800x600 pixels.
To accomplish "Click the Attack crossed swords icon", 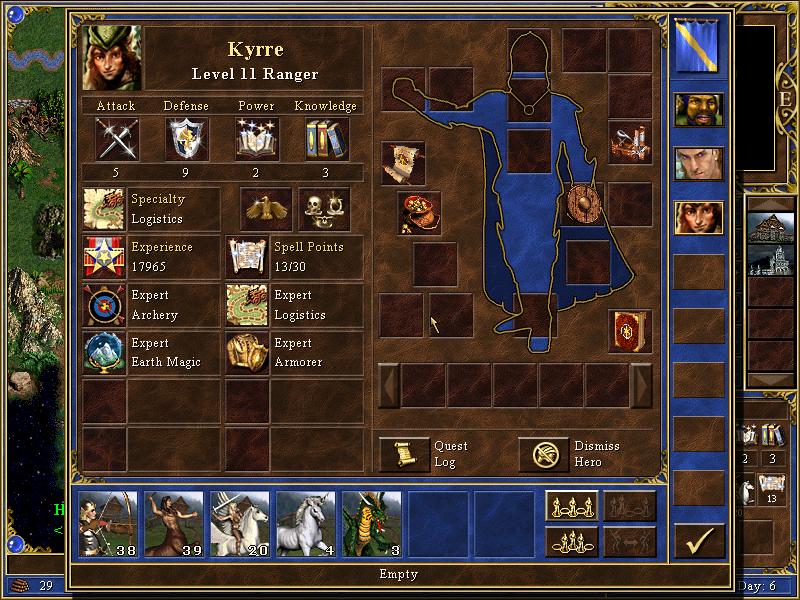I will (116, 138).
